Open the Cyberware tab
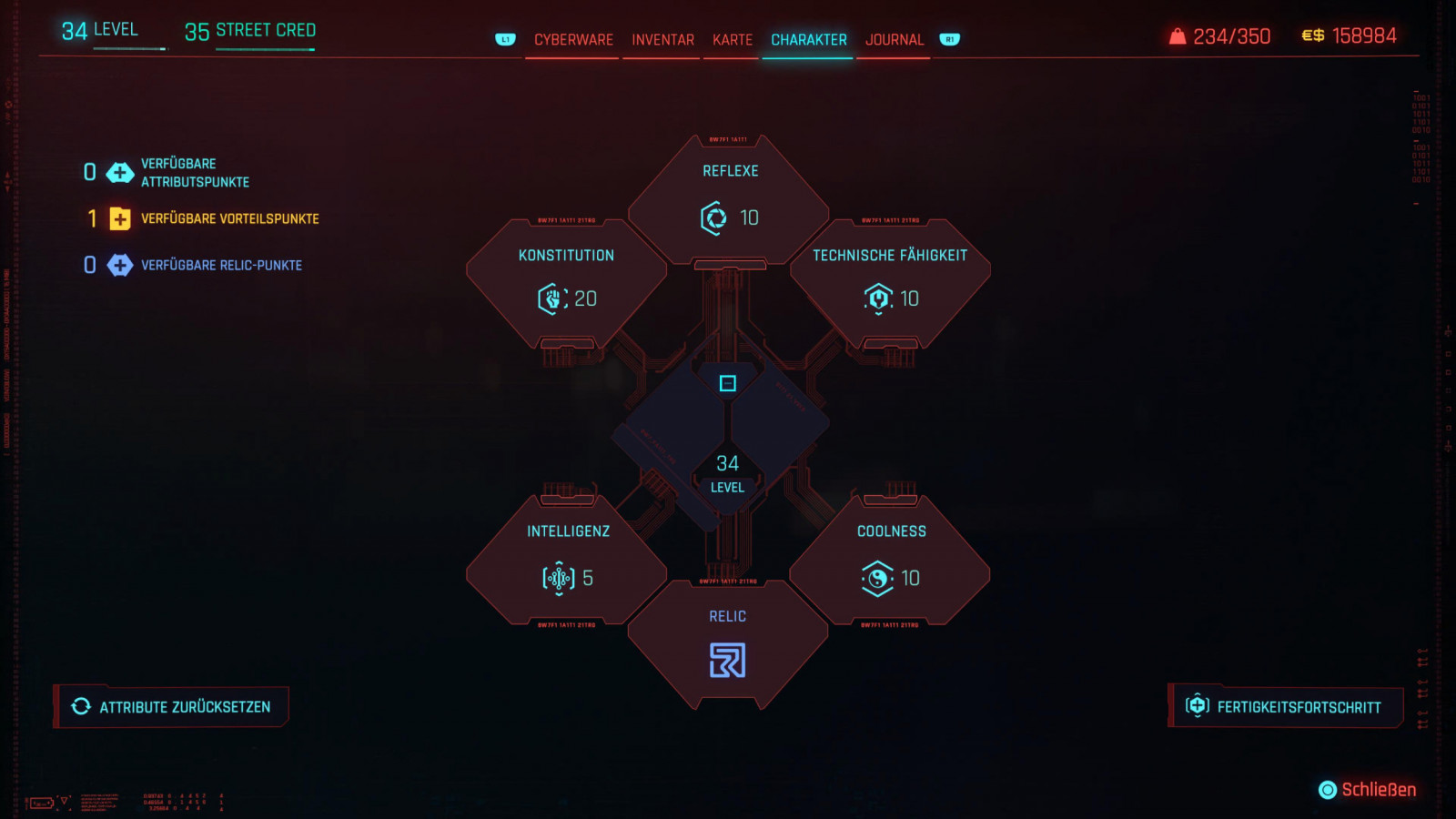The width and height of the screenshot is (1456, 819). pos(573,40)
